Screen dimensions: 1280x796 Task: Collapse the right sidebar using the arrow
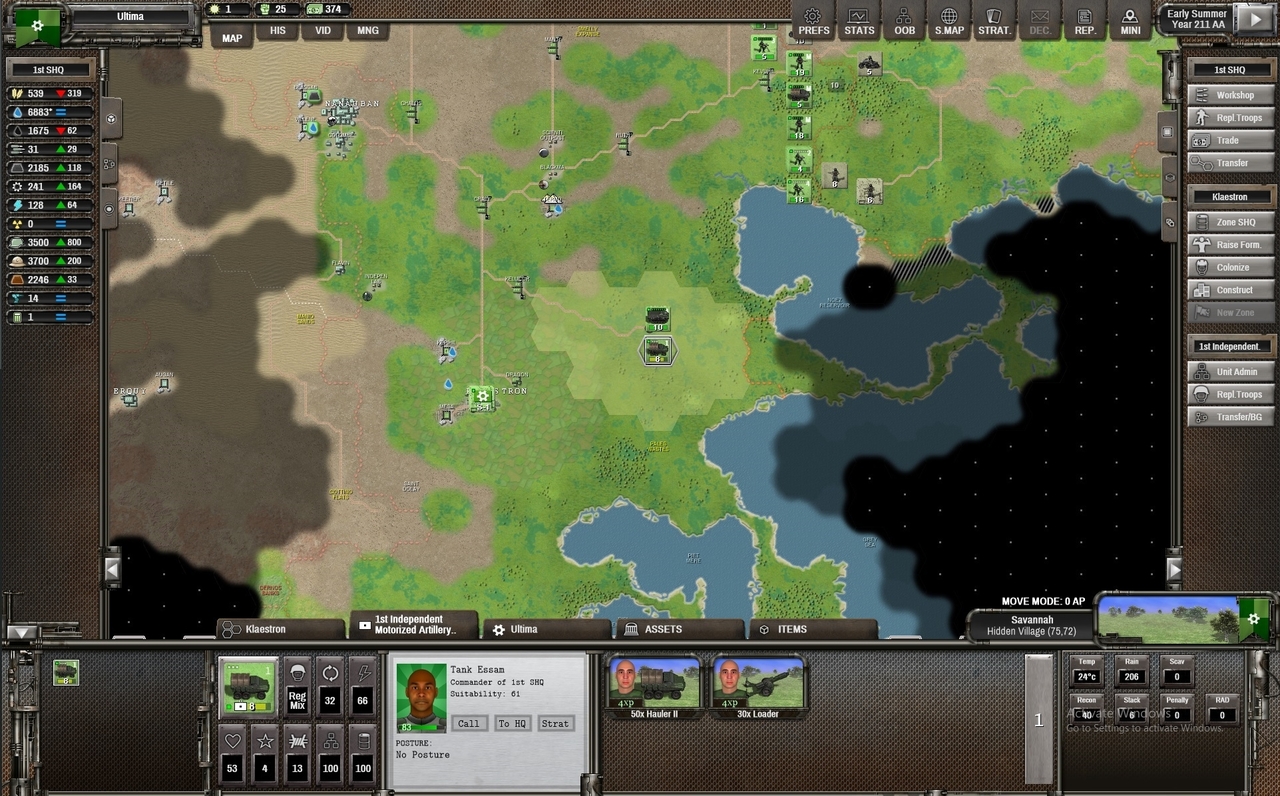1174,568
